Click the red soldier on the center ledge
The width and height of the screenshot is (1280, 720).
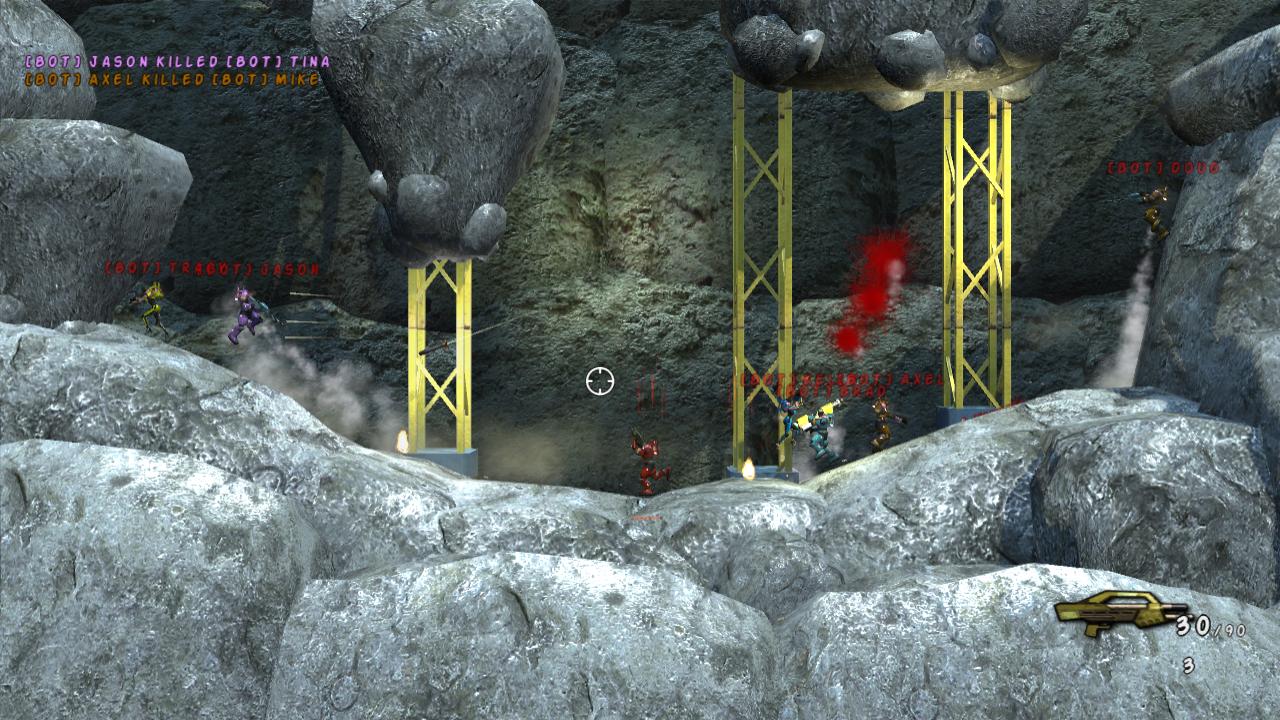point(648,460)
